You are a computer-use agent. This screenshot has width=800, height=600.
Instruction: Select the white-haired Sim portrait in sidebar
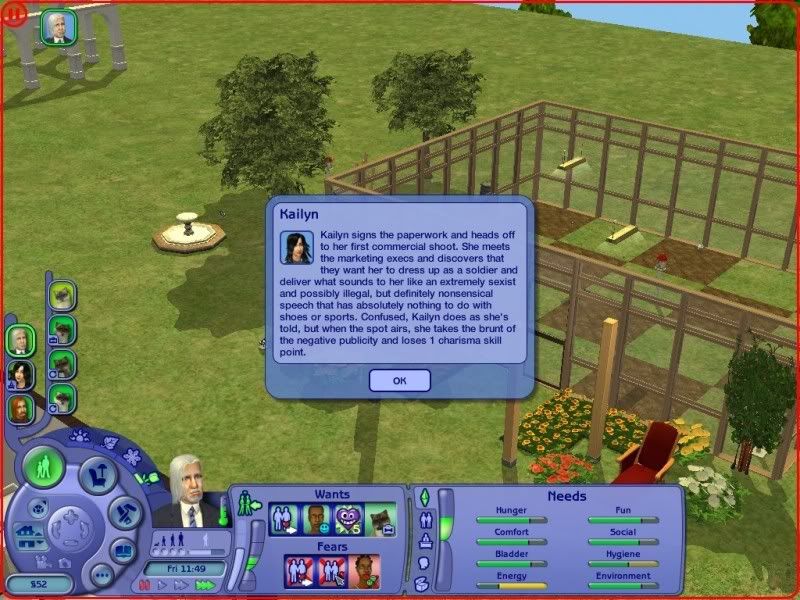[x=19, y=340]
